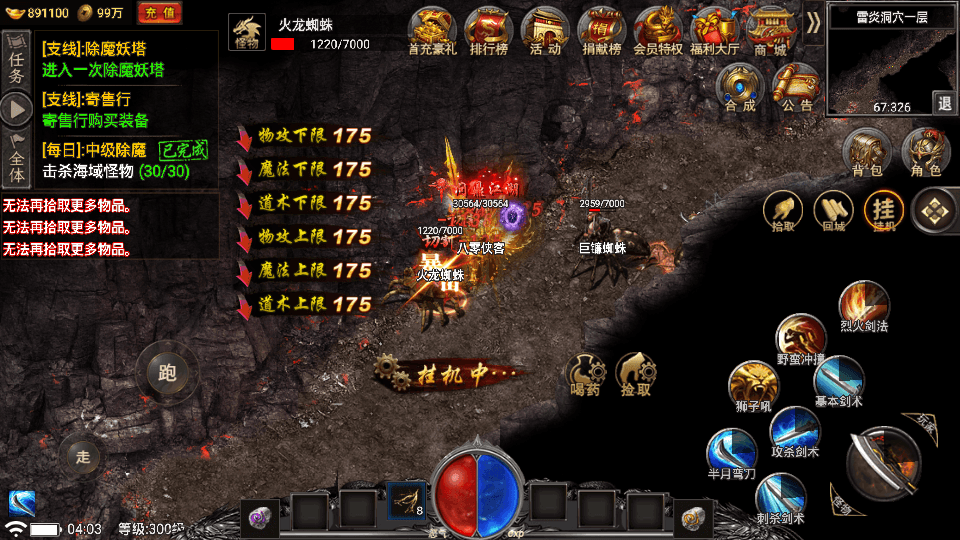
Task: Open the 商城 shop
Action: click(x=770, y=30)
